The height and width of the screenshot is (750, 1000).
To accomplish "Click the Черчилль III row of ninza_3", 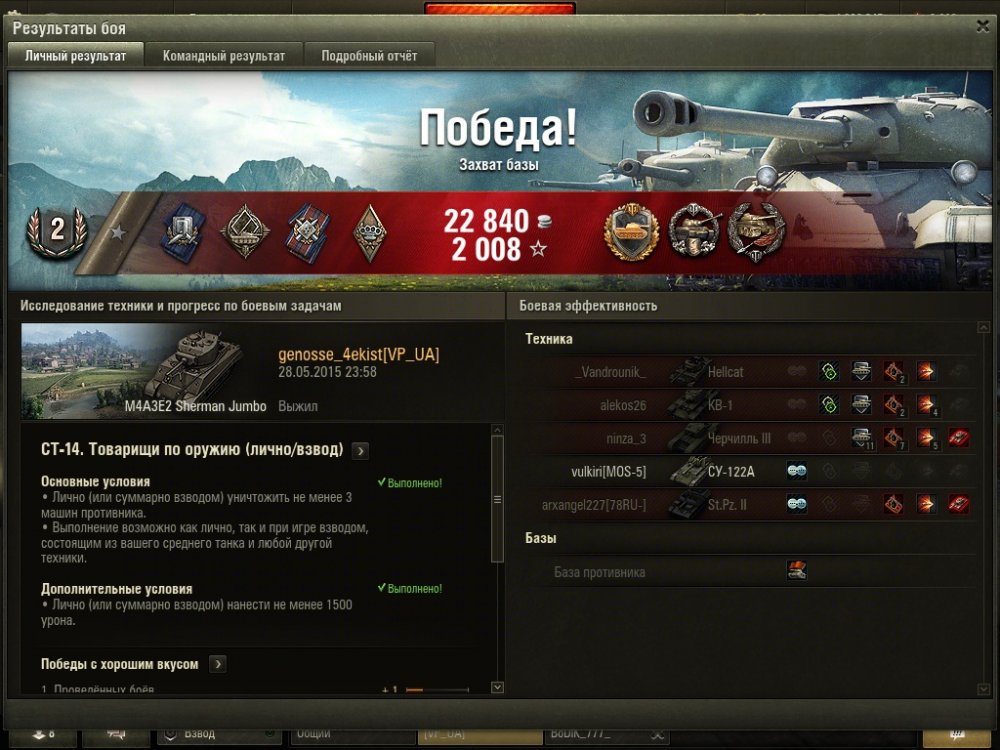I will tap(738, 438).
